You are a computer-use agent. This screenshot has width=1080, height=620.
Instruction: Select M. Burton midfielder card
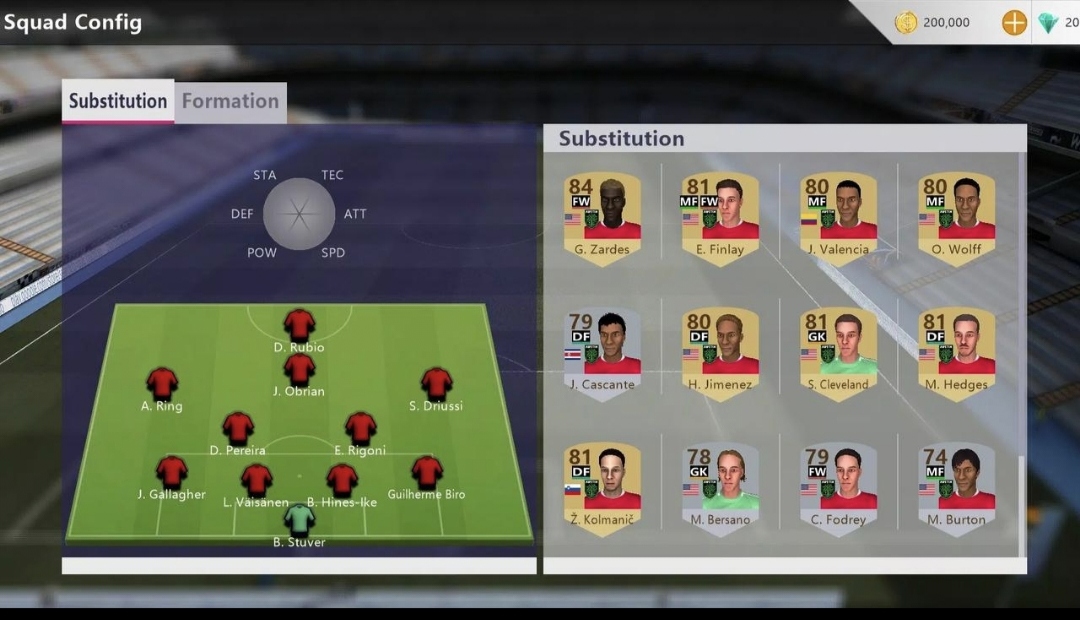[956, 488]
